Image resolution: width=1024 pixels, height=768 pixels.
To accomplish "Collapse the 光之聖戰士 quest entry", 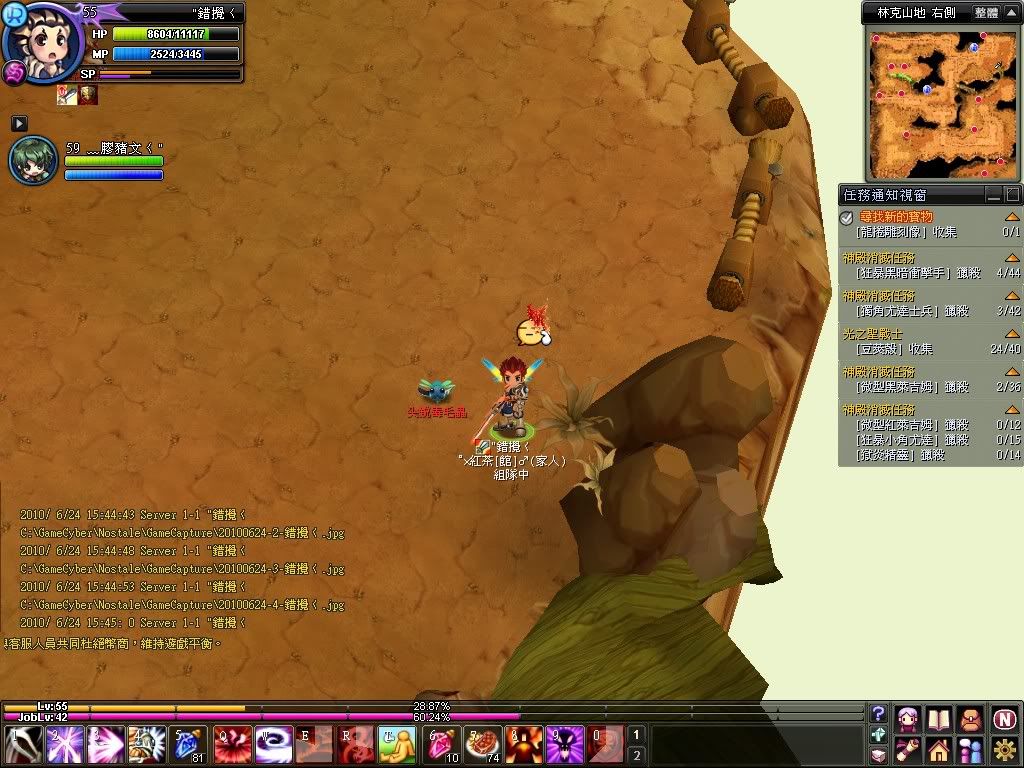I will [1012, 334].
